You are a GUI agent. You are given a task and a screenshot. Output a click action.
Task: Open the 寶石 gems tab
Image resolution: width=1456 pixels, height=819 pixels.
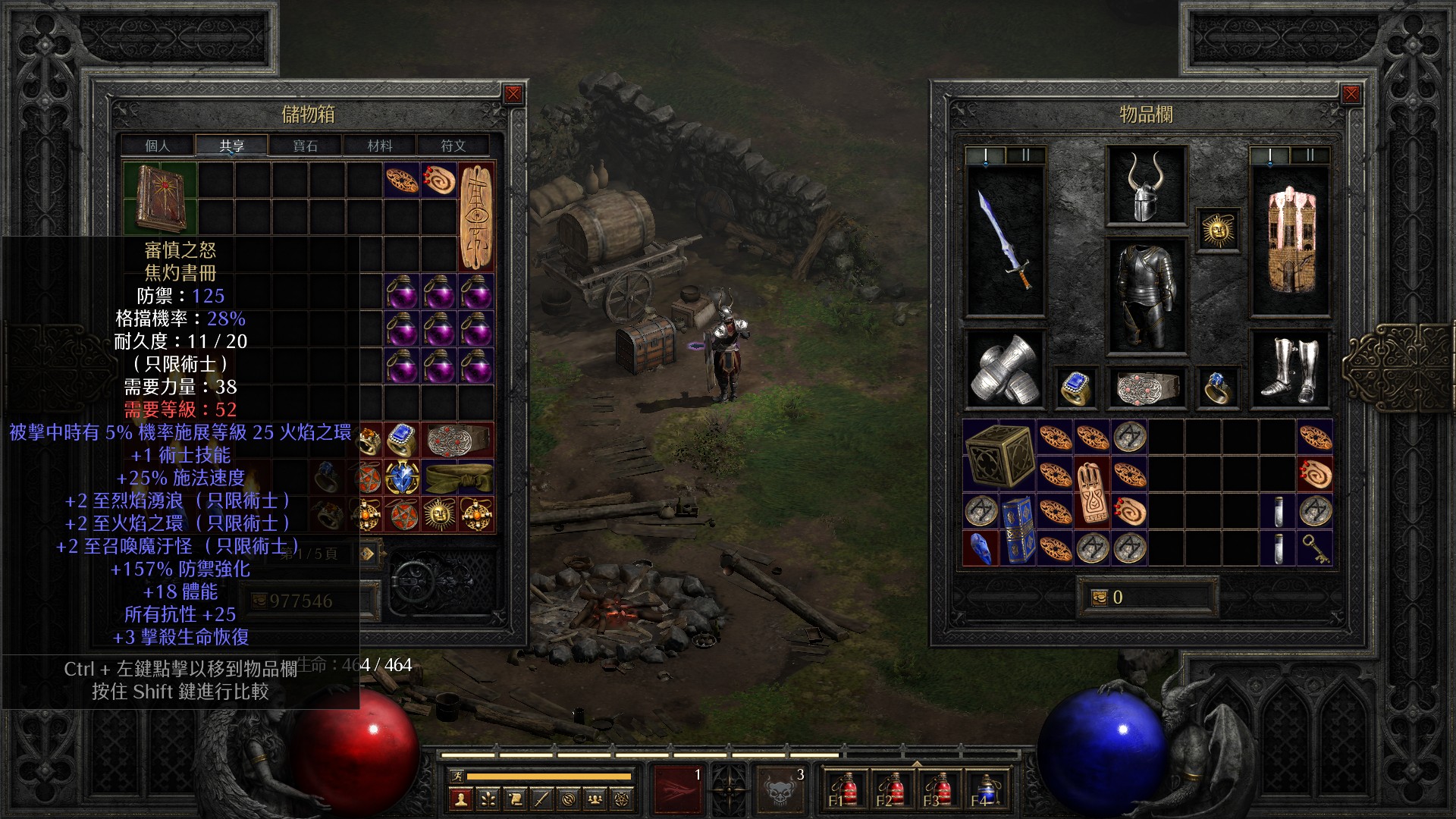[306, 146]
